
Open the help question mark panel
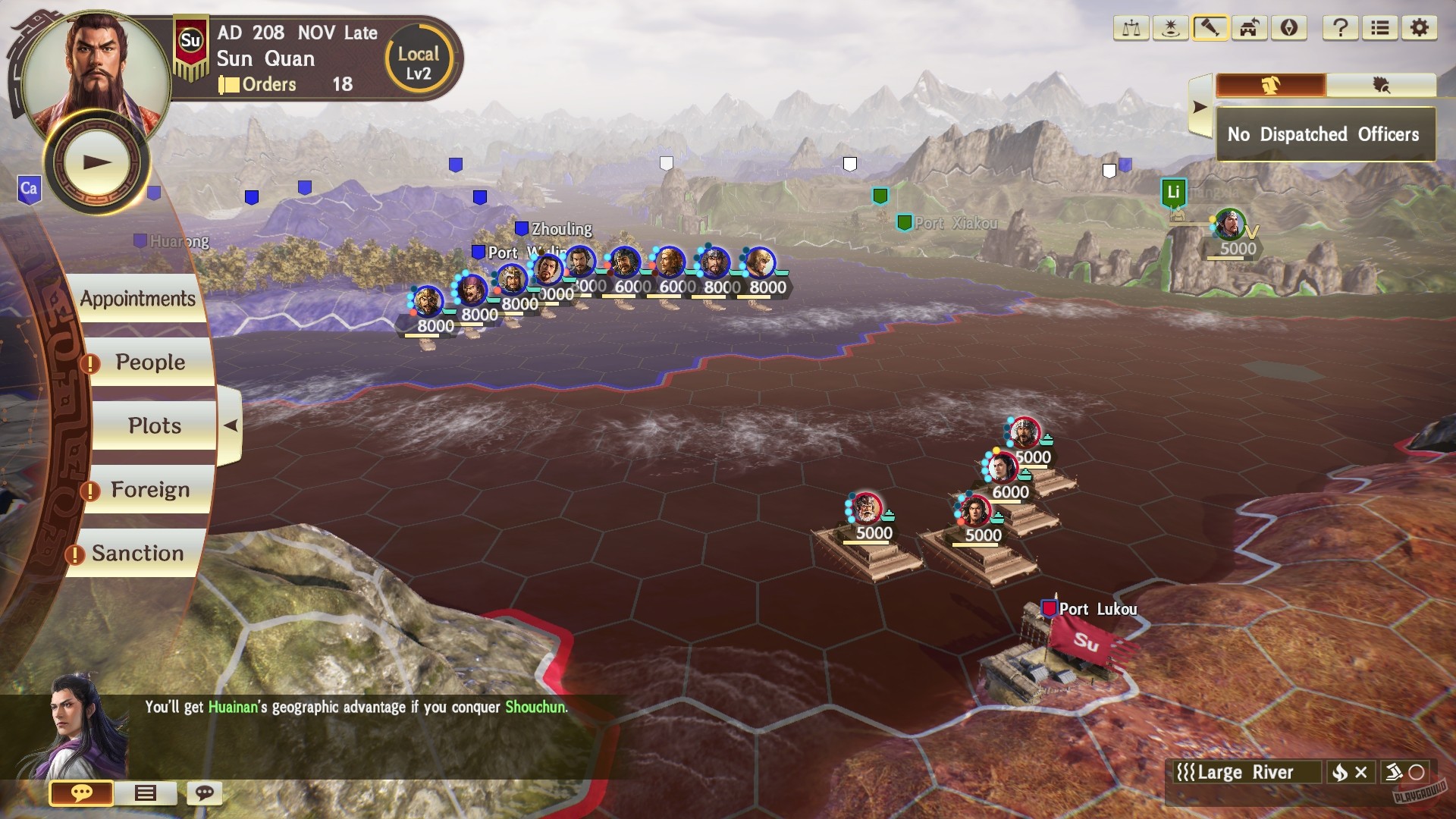click(x=1341, y=29)
